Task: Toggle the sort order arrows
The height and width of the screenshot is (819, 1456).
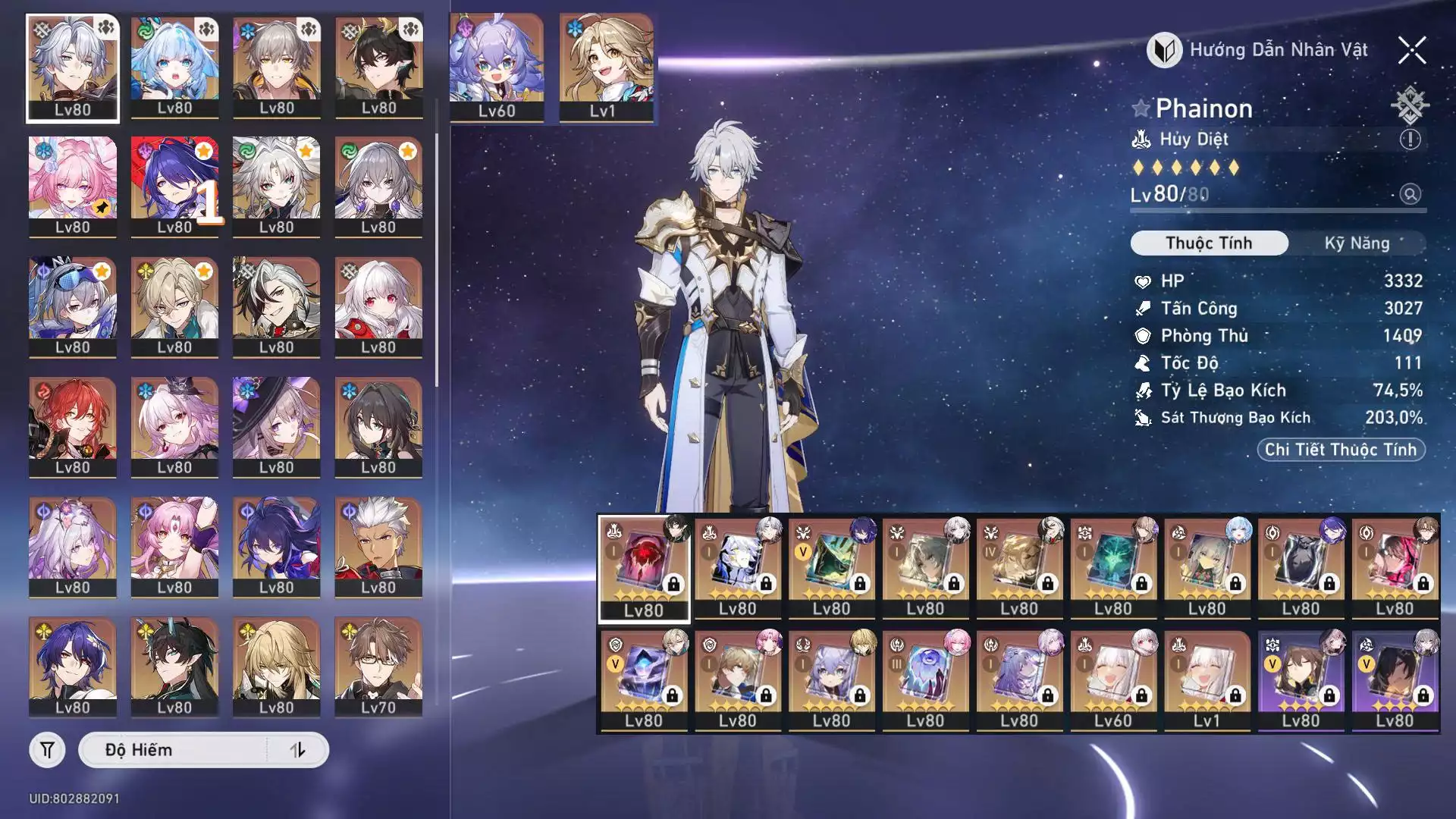Action: (x=297, y=750)
